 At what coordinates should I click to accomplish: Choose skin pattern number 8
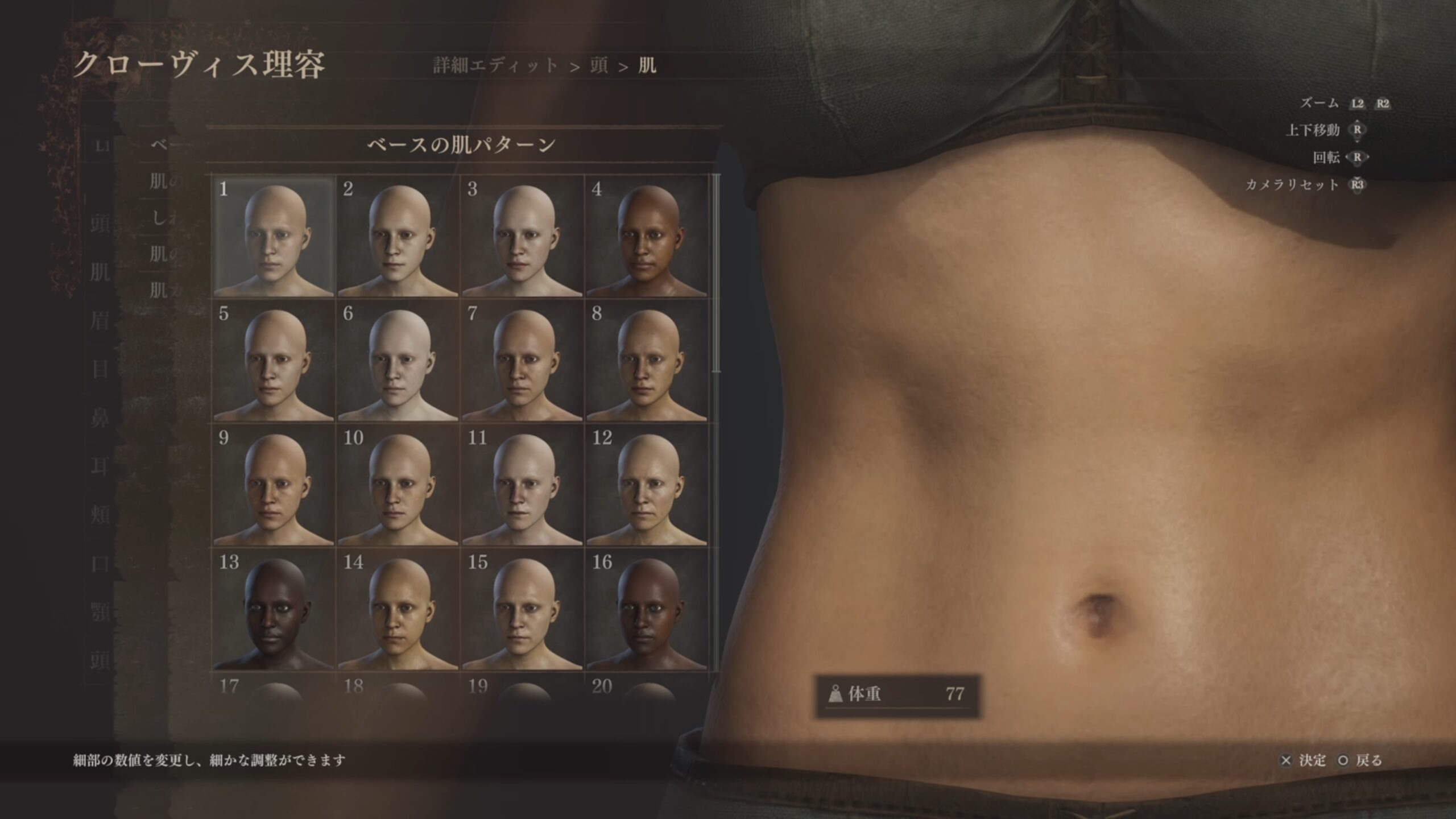[647, 361]
